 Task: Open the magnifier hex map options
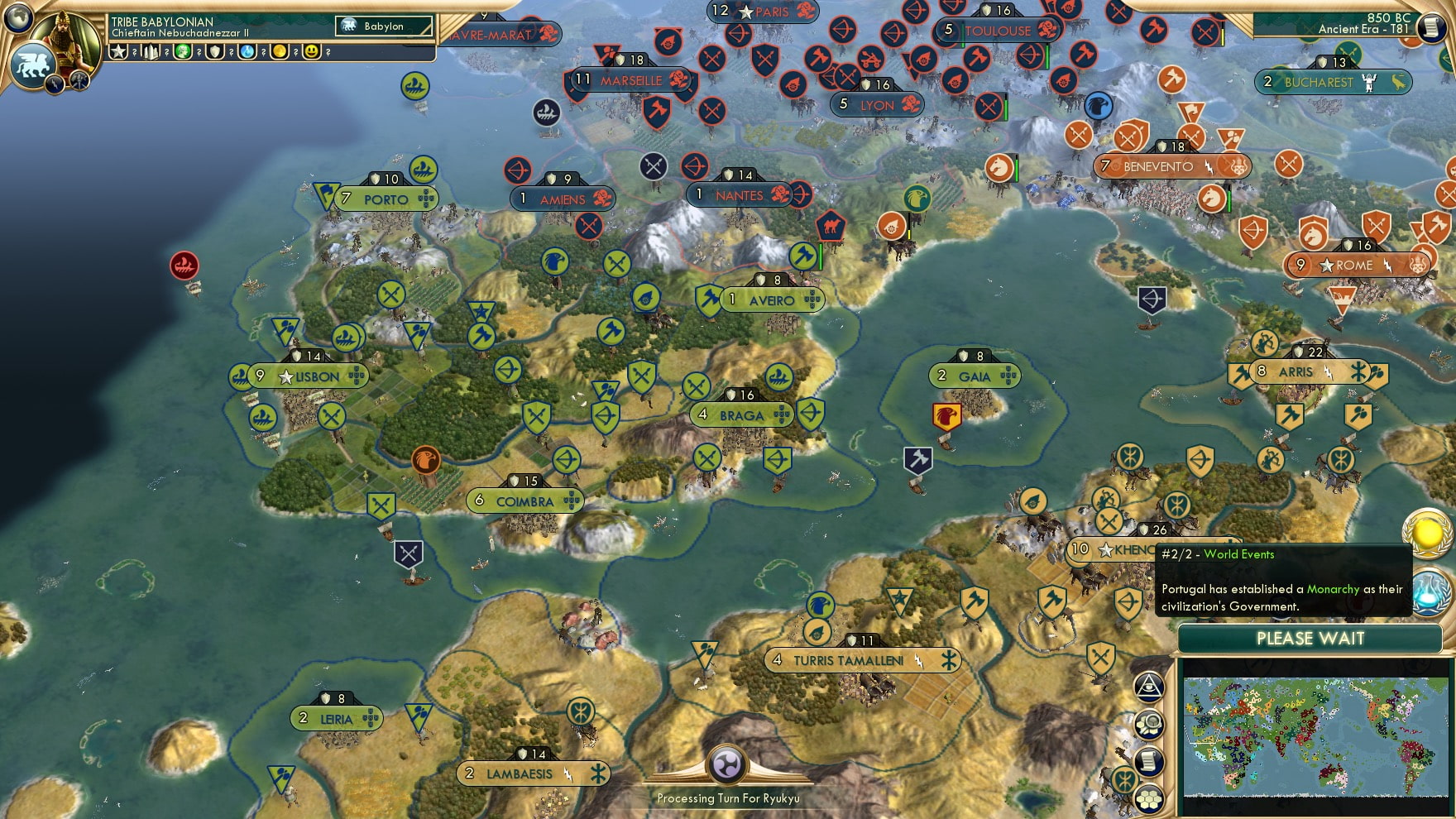click(x=1148, y=725)
